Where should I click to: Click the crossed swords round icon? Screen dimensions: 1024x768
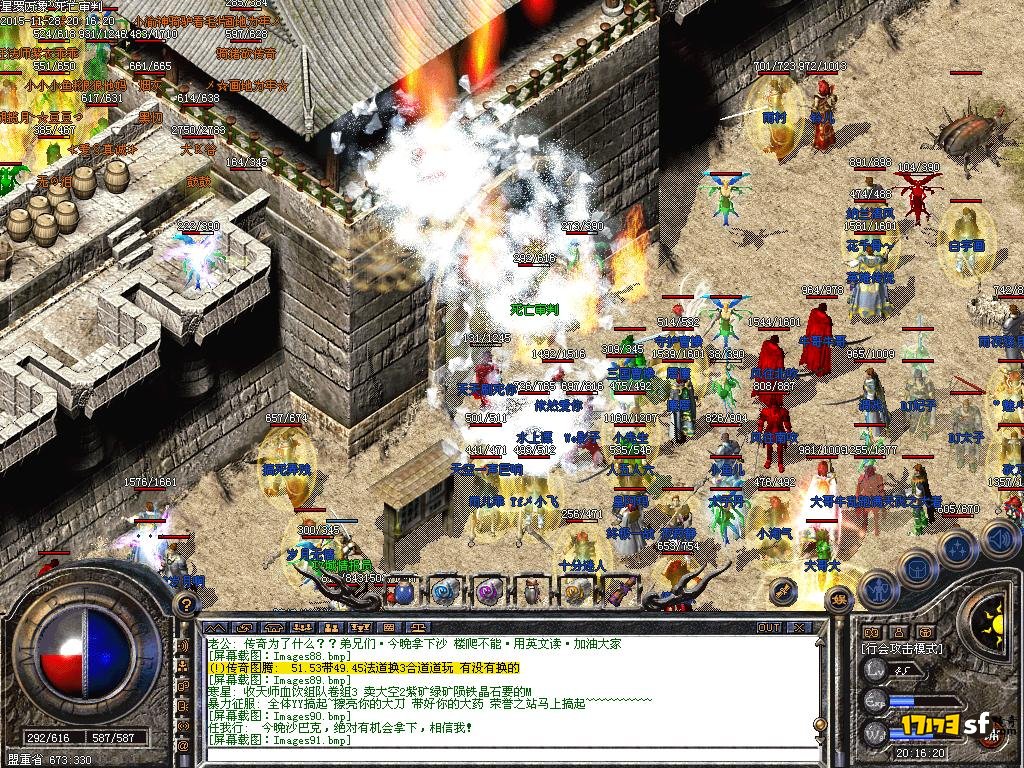tap(783, 592)
